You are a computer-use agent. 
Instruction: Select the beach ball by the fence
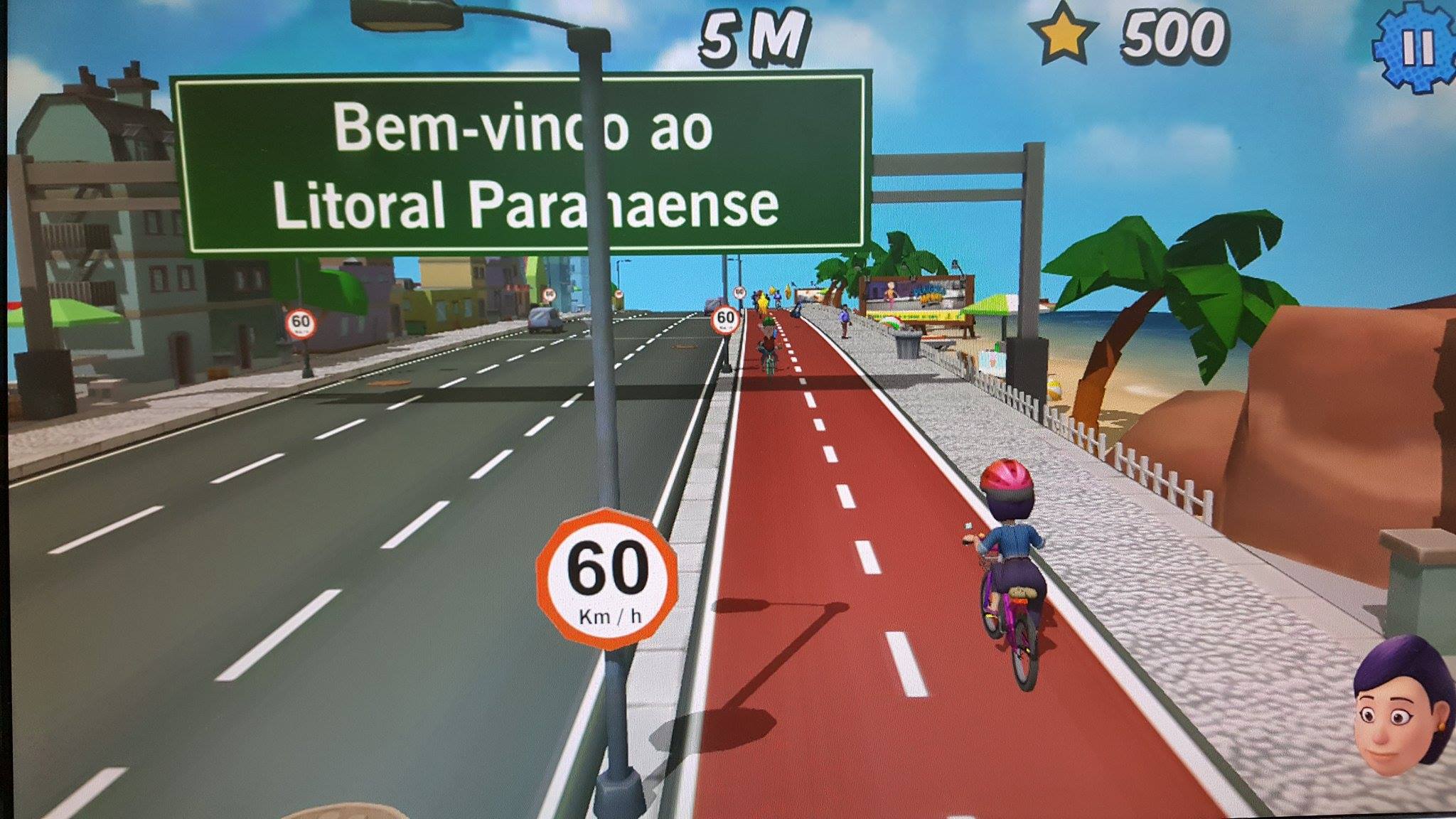pos(1054,387)
